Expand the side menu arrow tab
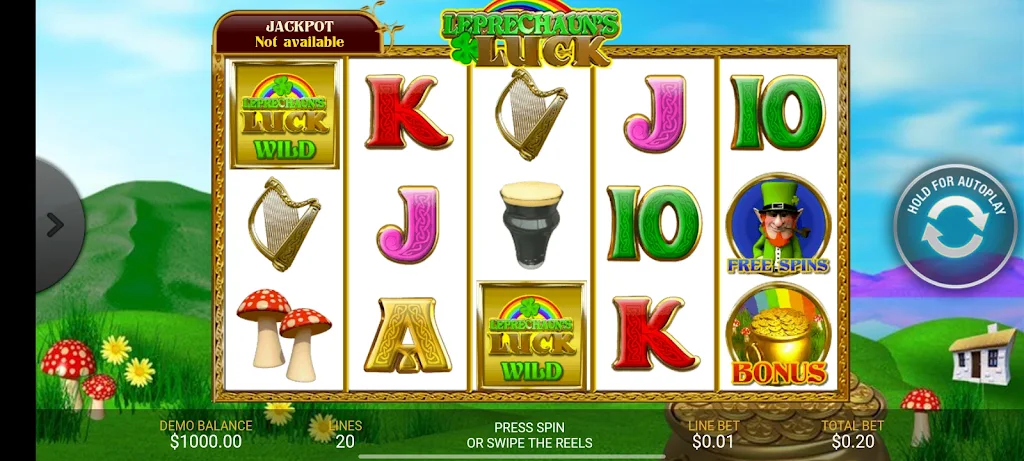 pos(56,226)
